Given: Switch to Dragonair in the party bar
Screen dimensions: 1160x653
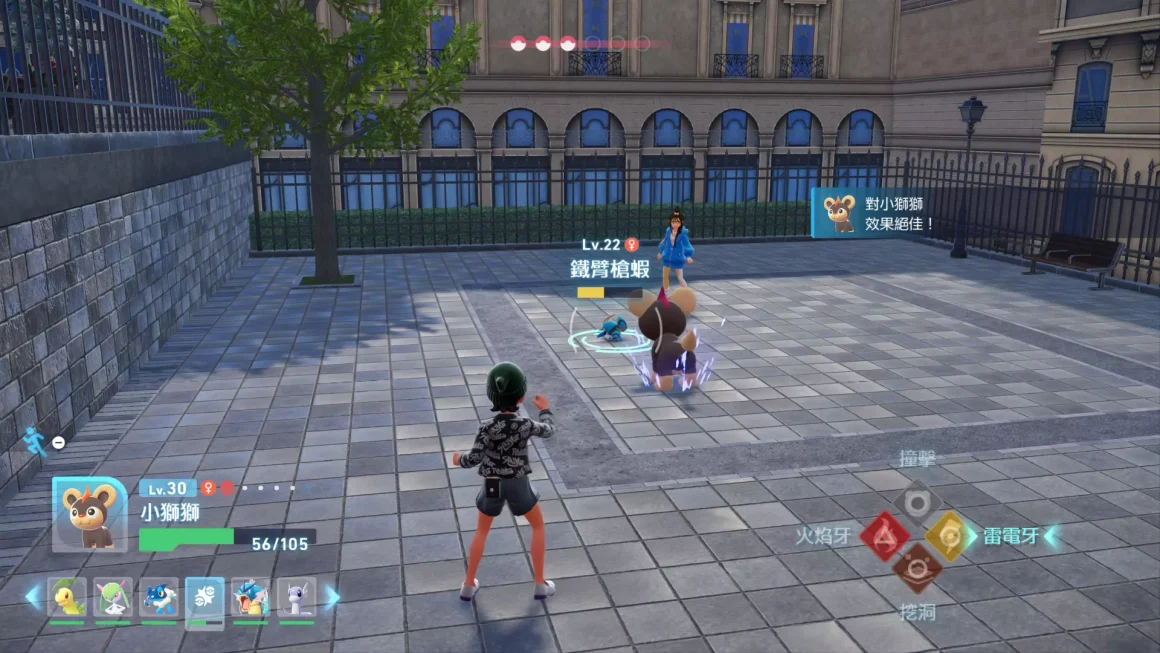Looking at the screenshot, I should pyautogui.click(x=296, y=597).
